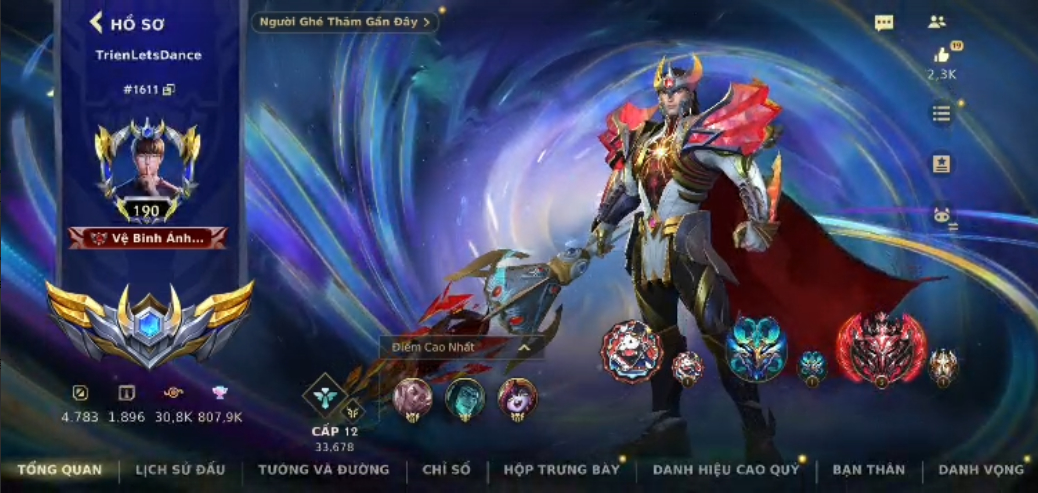
Task: Open Người Ghé Thăm Gần Đây visitors list
Action: (x=345, y=21)
